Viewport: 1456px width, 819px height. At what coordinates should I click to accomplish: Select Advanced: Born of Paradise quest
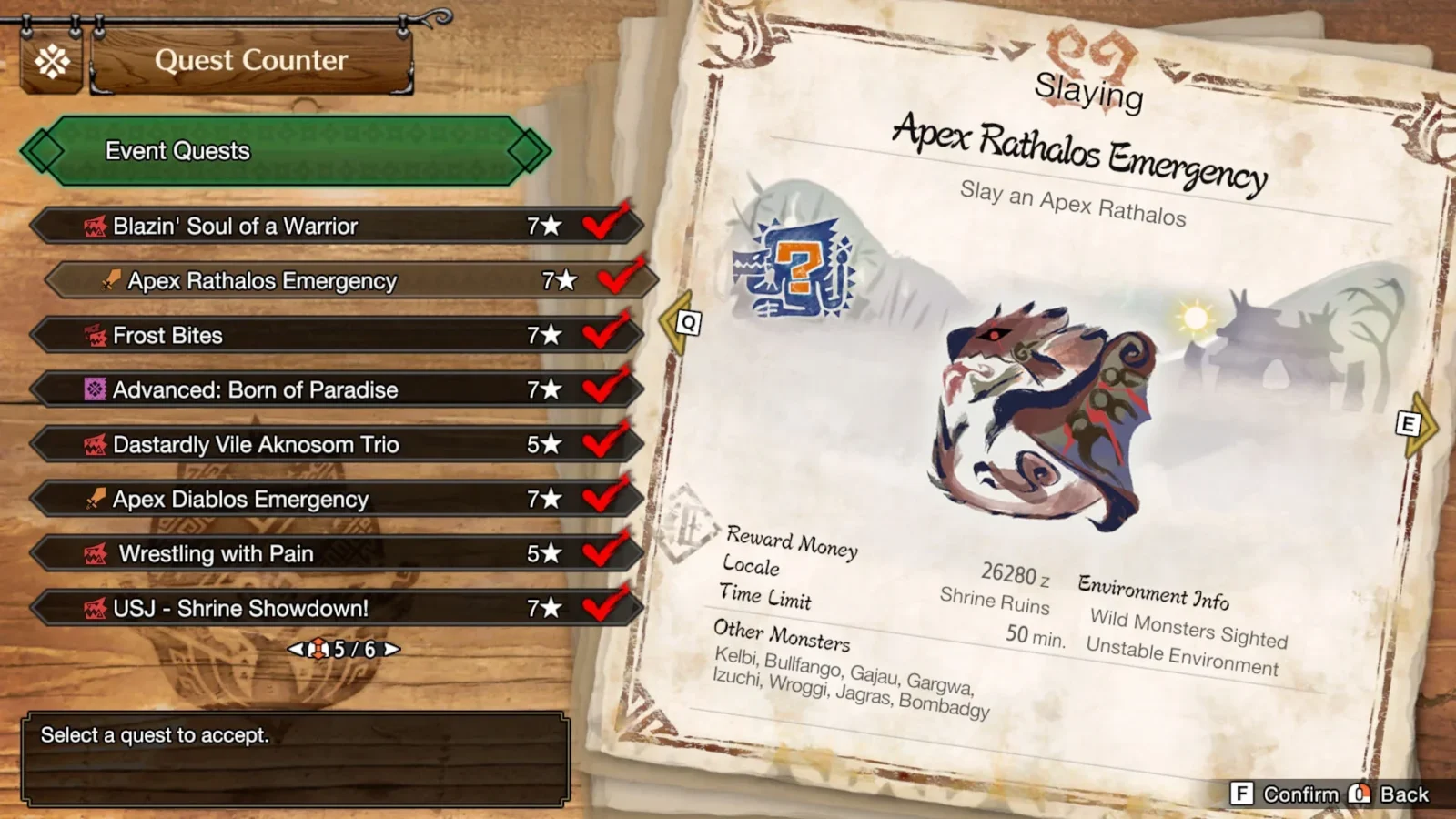(x=337, y=389)
